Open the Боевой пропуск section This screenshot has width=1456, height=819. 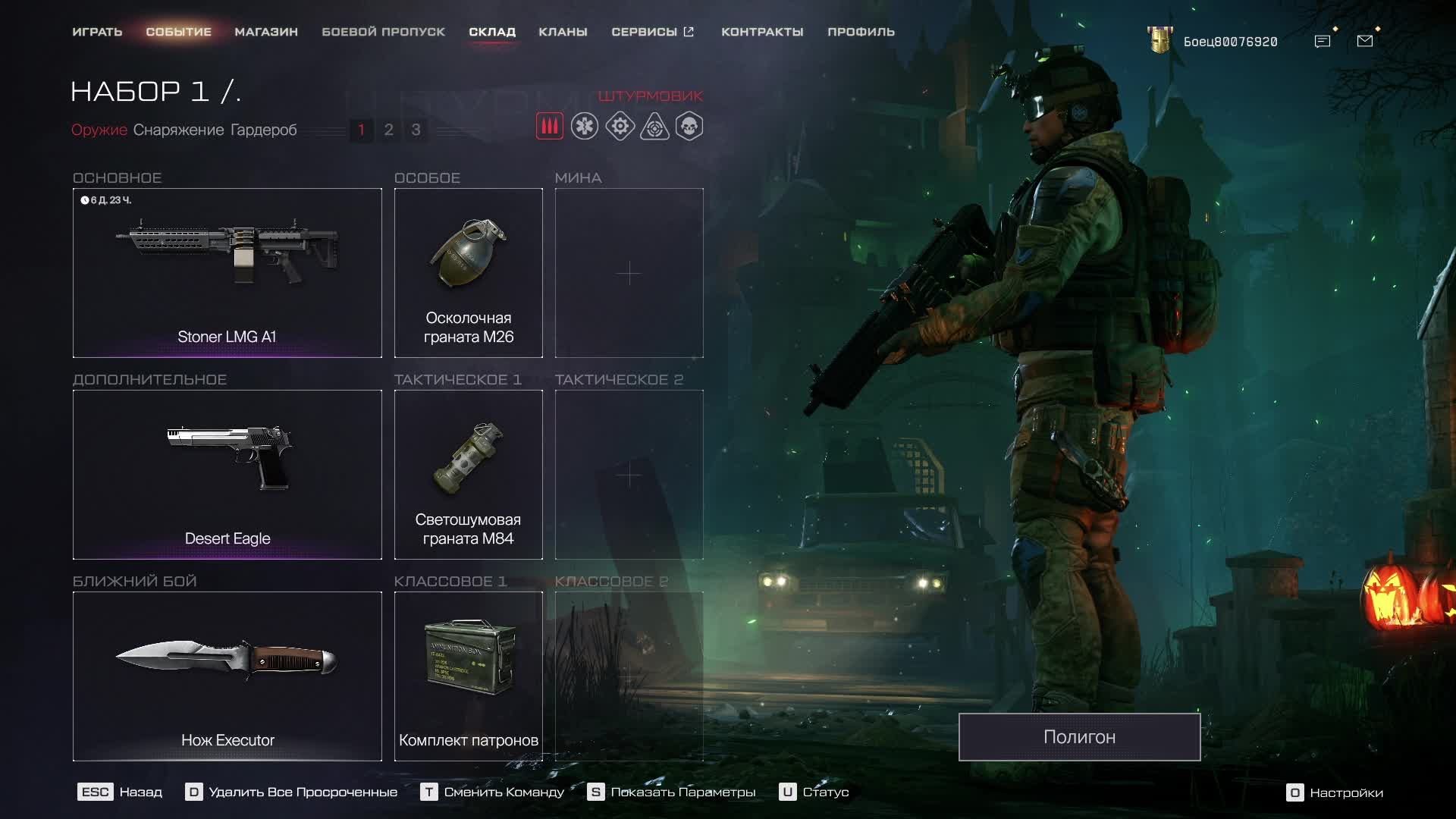click(383, 32)
